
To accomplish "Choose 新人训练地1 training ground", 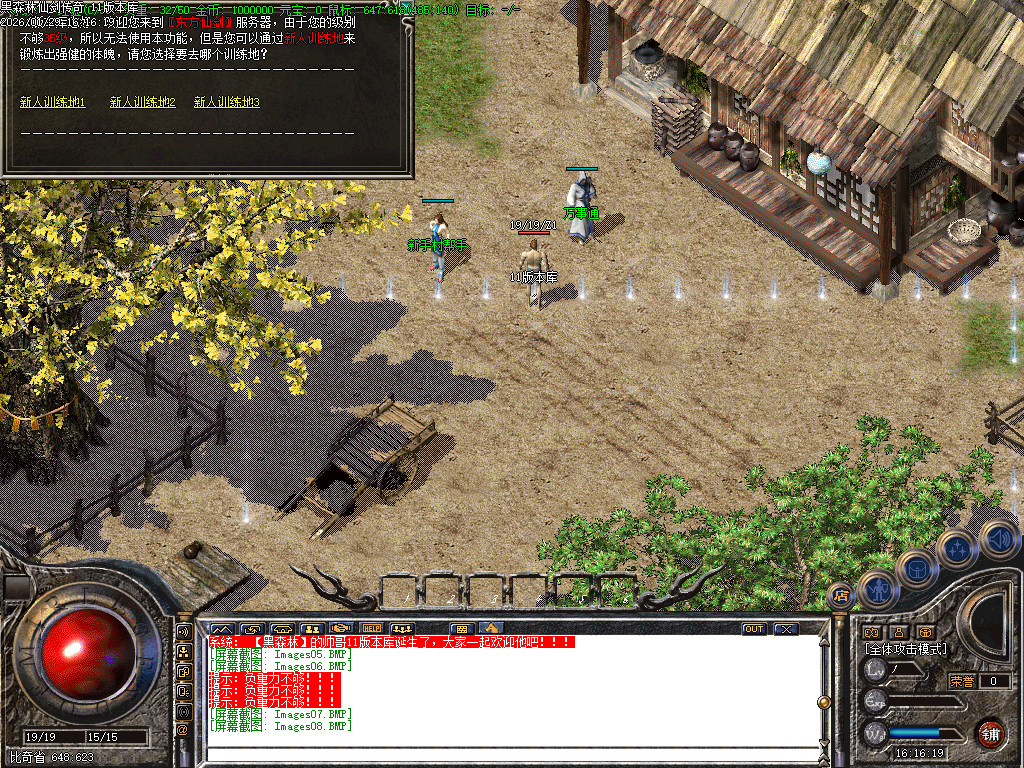I will click(53, 102).
